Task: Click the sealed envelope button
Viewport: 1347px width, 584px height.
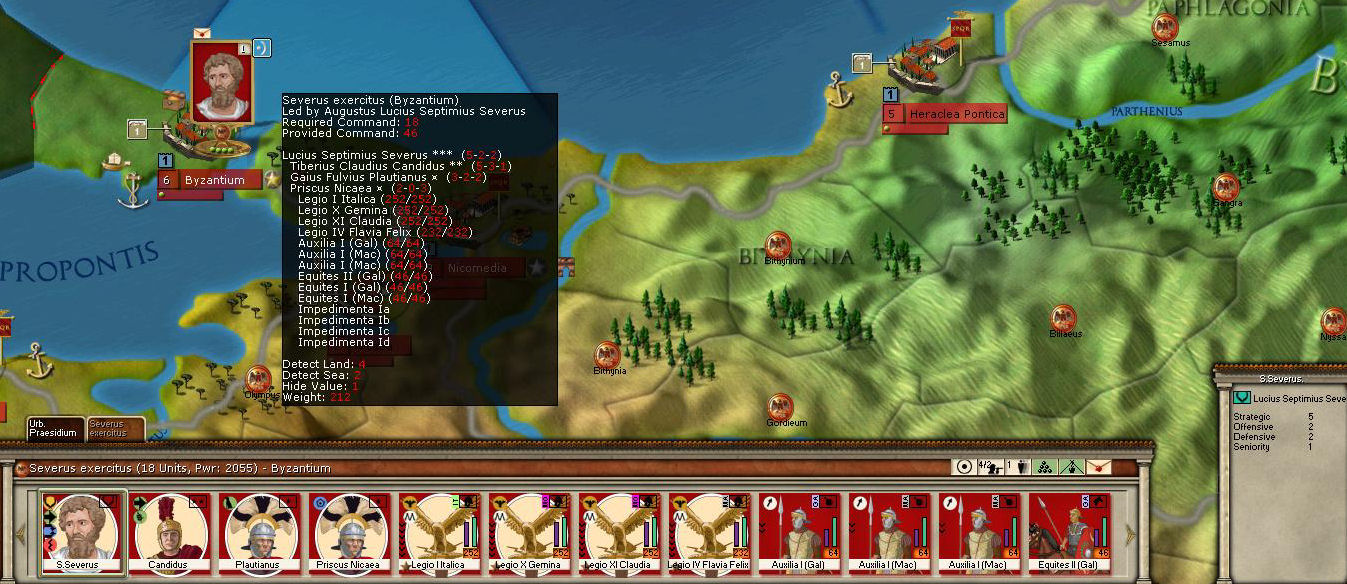Action: [x=1098, y=467]
